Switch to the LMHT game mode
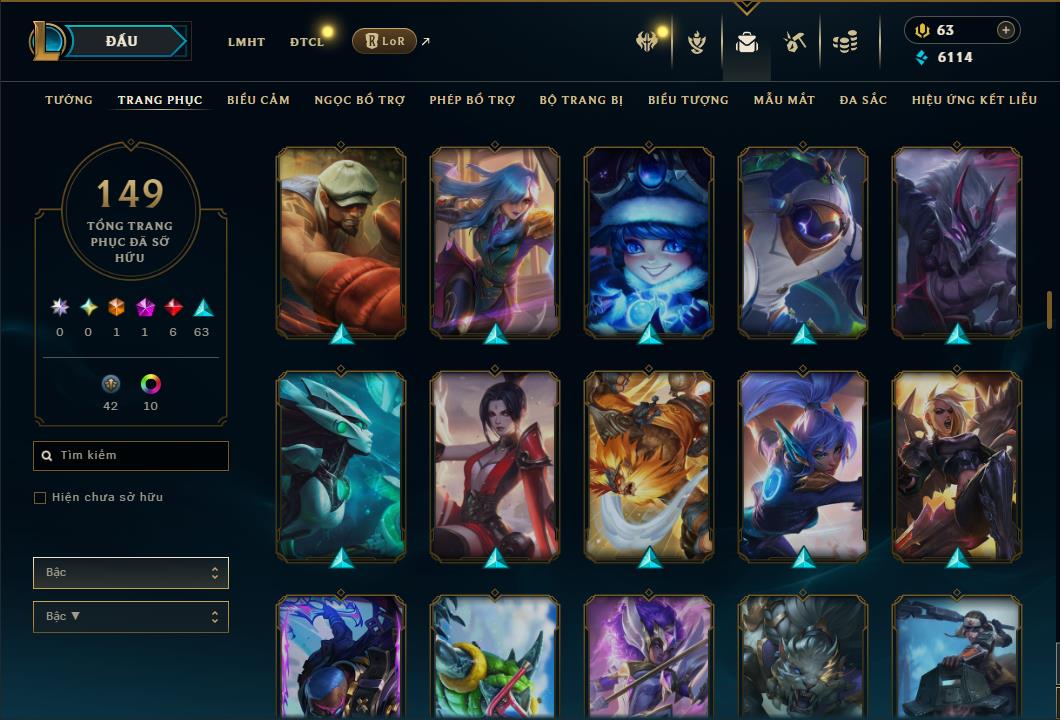This screenshot has height=720, width=1060. (246, 42)
